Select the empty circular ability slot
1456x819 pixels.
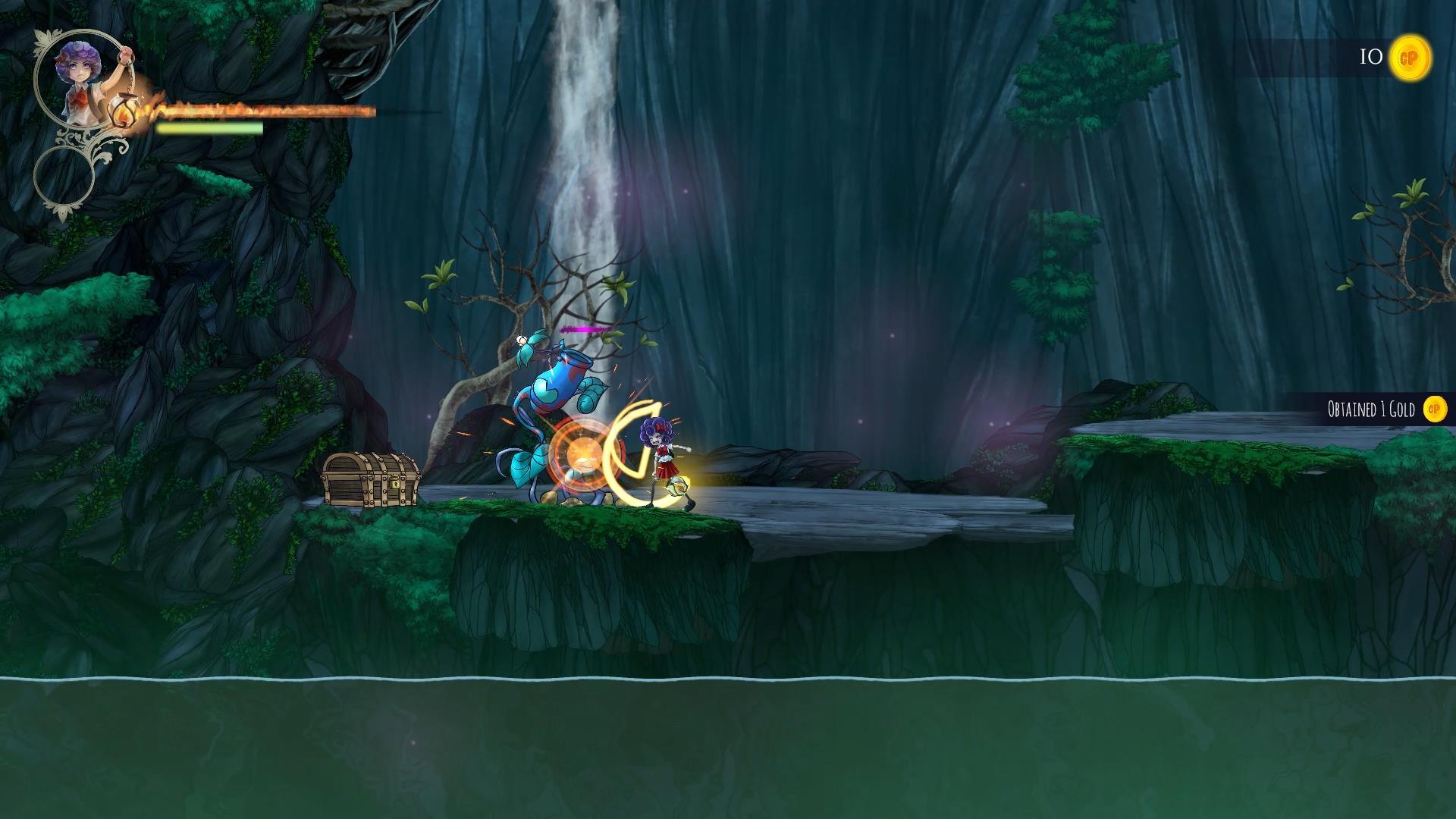click(64, 176)
